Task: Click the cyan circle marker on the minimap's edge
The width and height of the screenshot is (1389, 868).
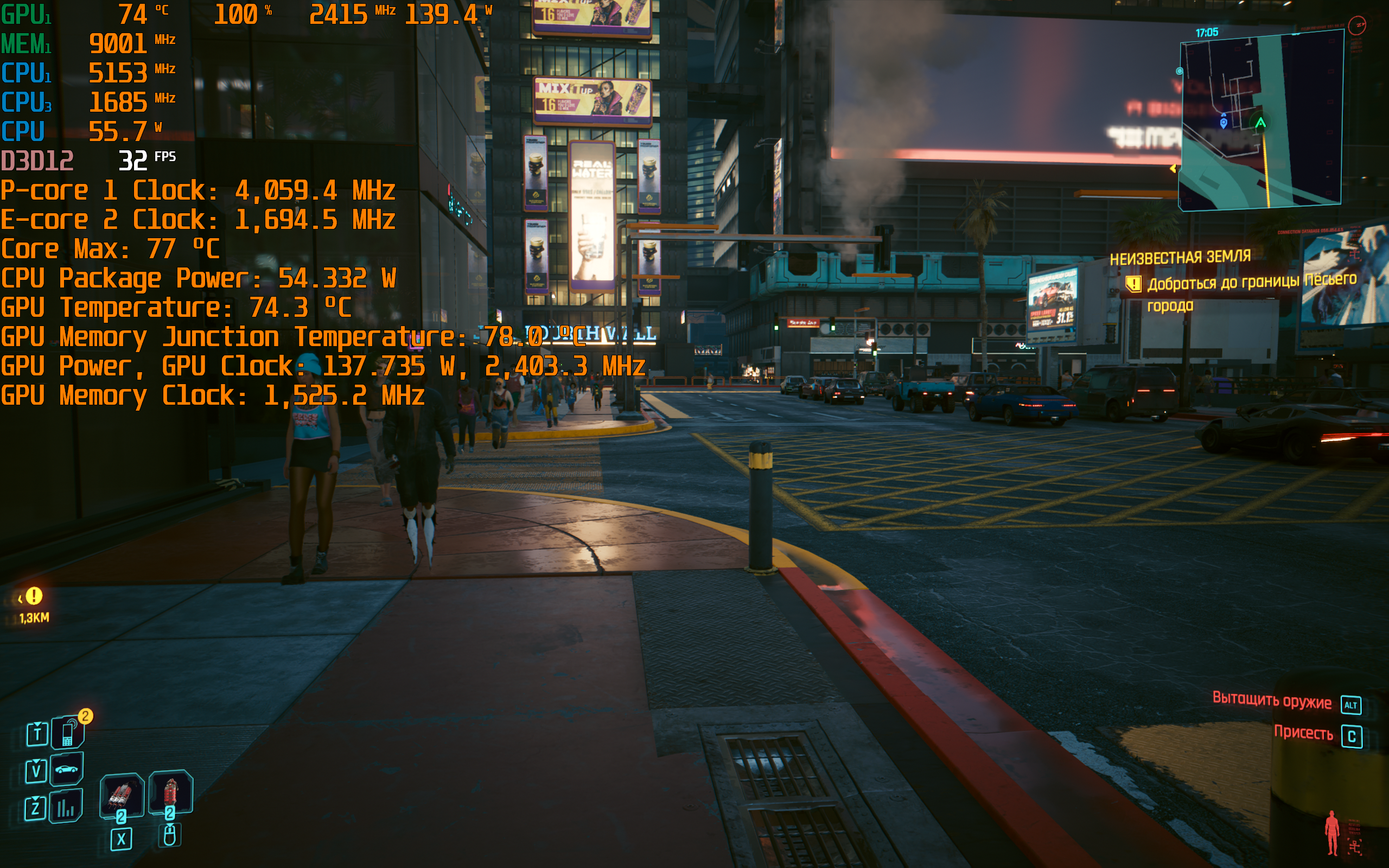Action: (1180, 71)
